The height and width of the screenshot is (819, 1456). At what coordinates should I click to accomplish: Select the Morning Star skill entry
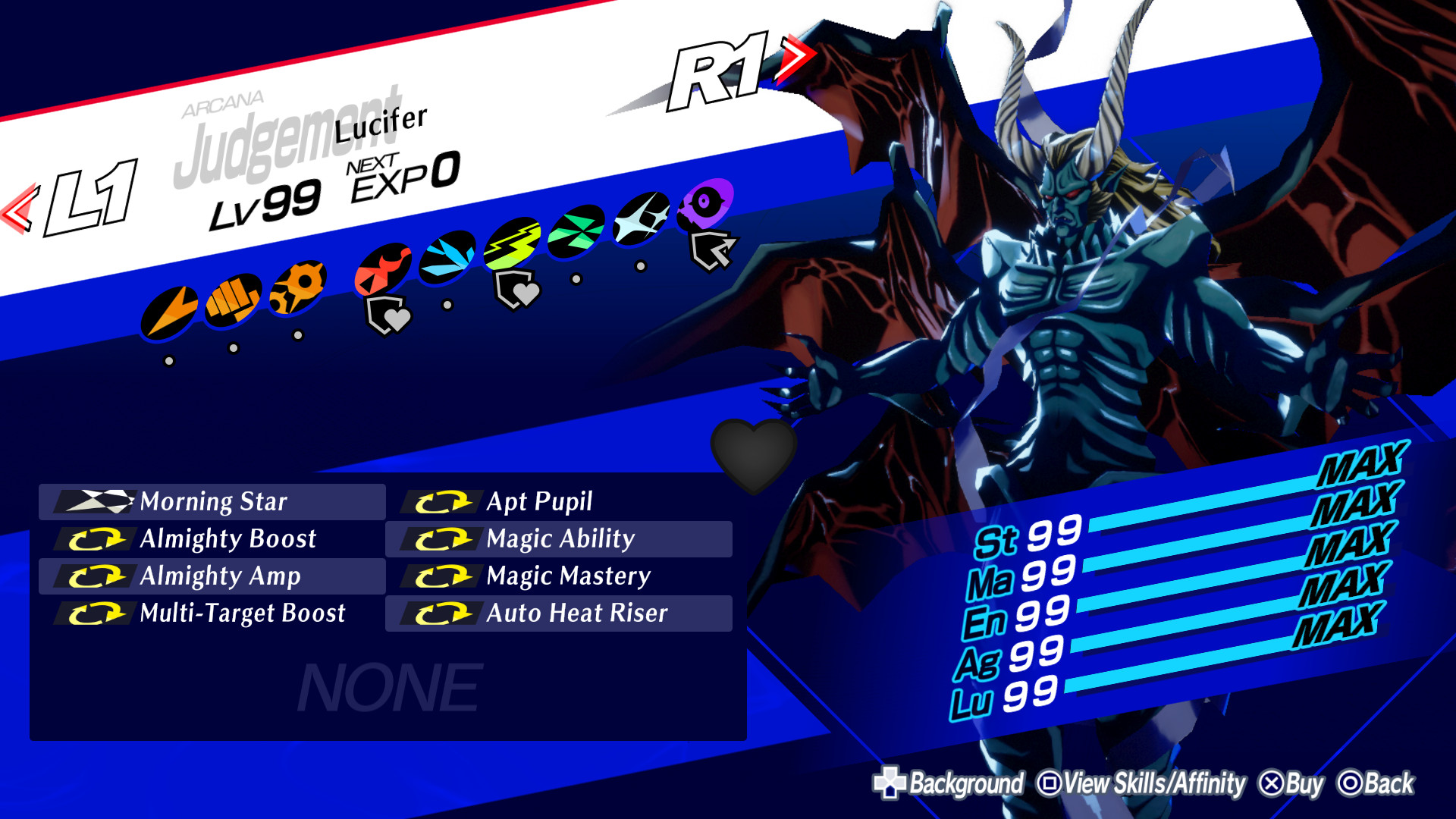(x=212, y=501)
